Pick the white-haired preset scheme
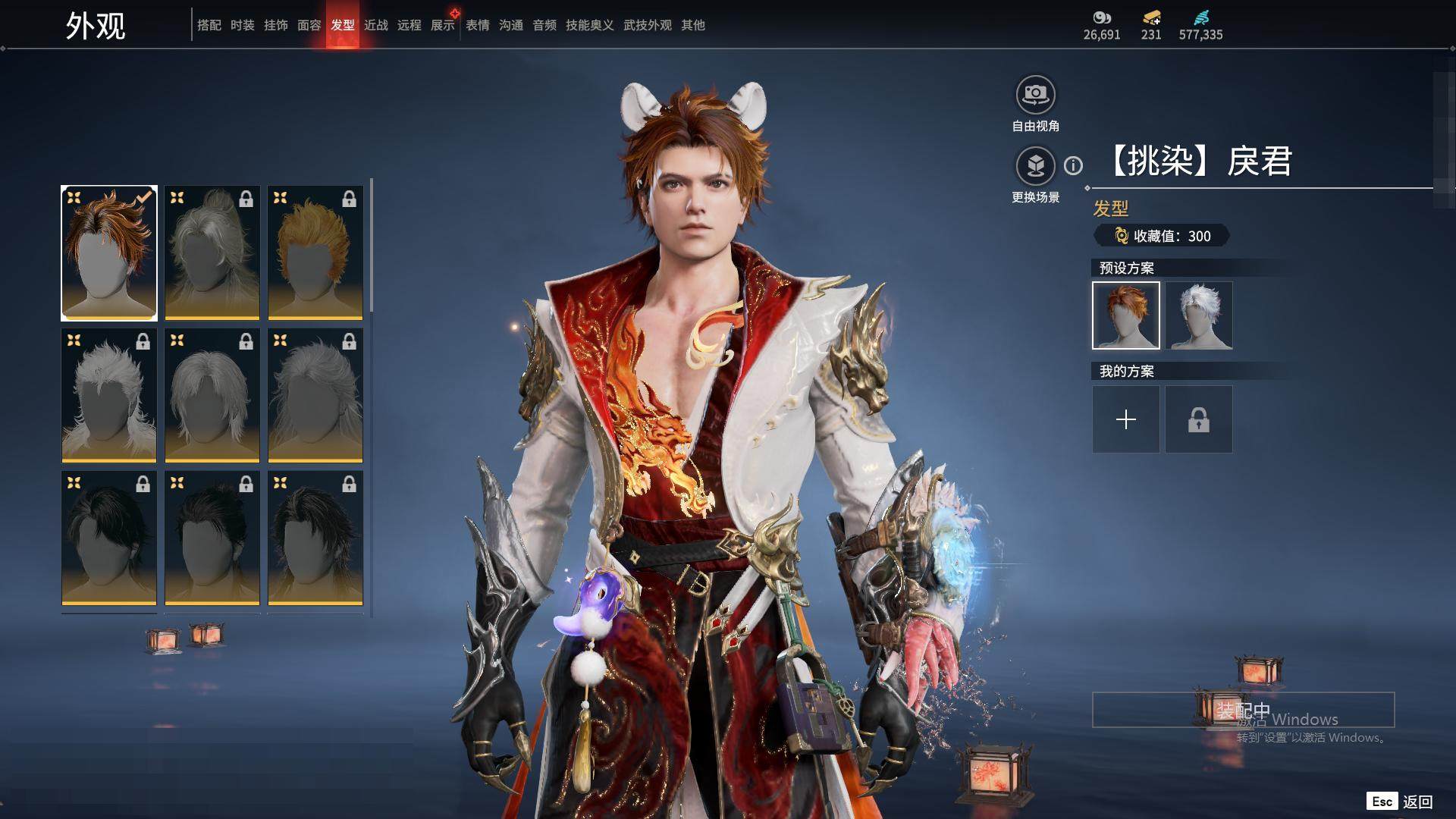Viewport: 1456px width, 819px height. click(x=1199, y=315)
